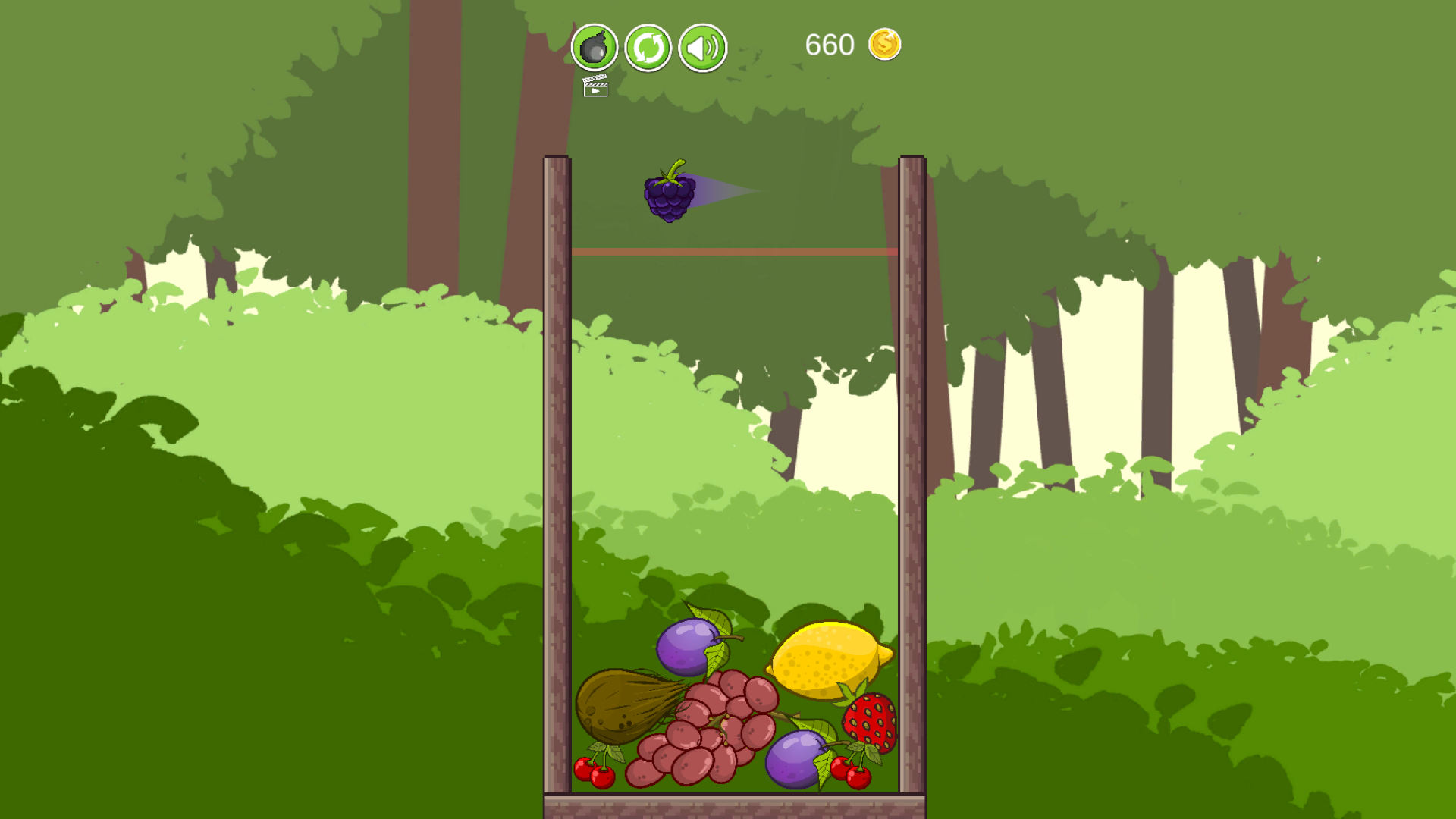Click the restart game icon
The height and width of the screenshot is (819, 1456).
click(x=647, y=48)
